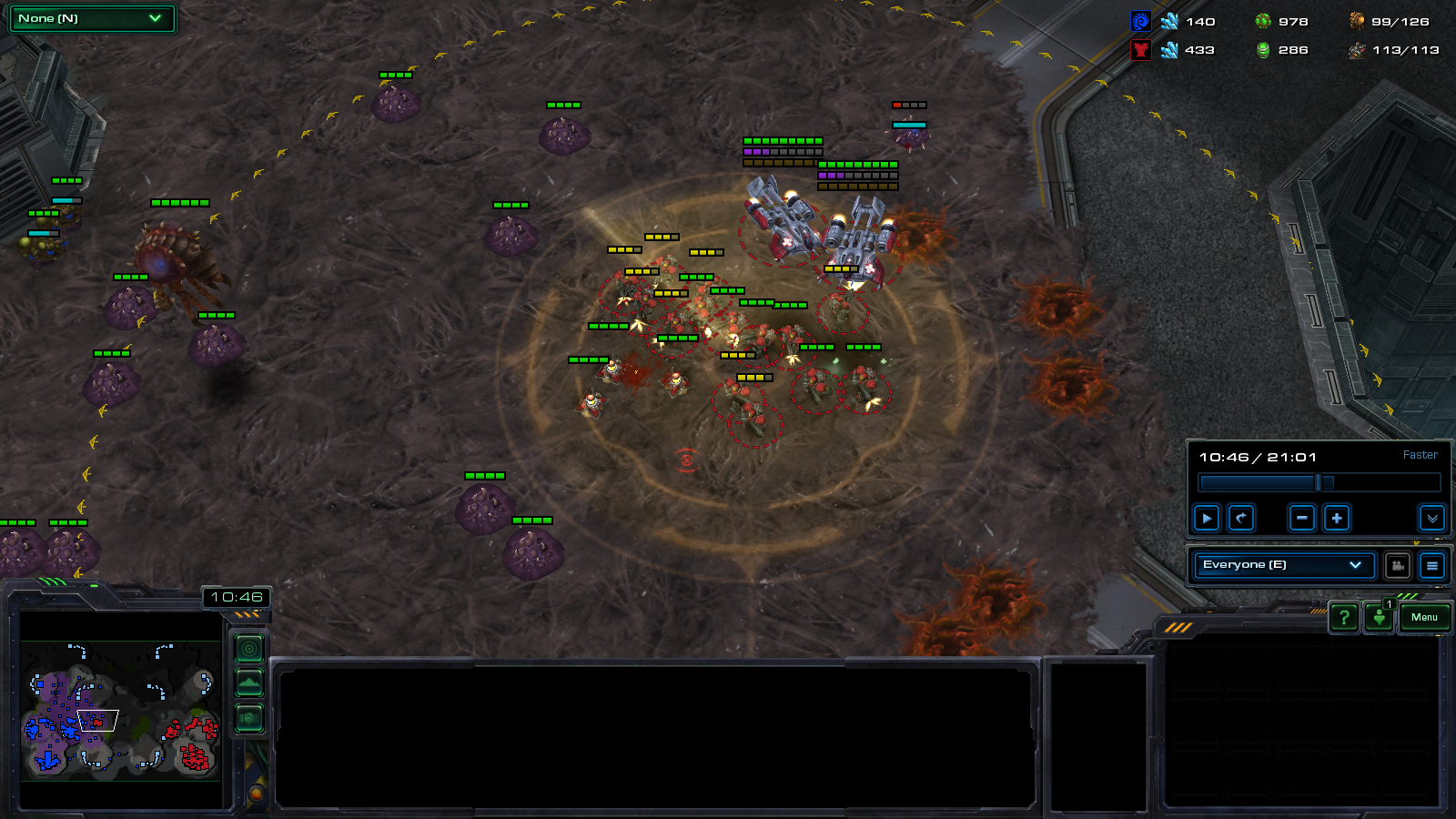Open the green social button with badge
This screenshot has width=1456, height=819.
pyautogui.click(x=1380, y=618)
